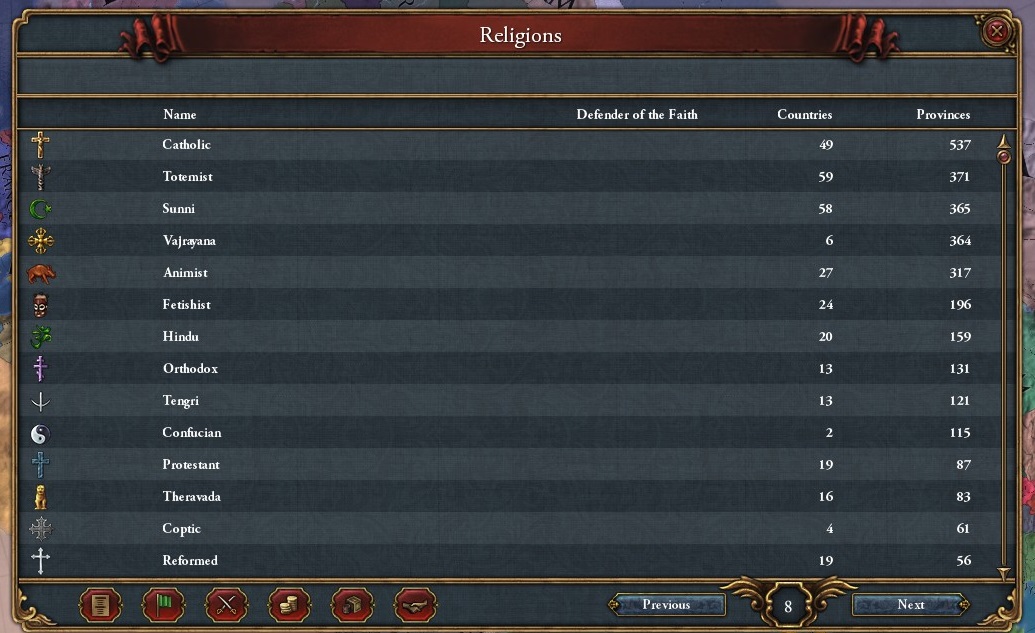Show the crossed swords military ledger
Image resolution: width=1035 pixels, height=633 pixels.
point(227,604)
